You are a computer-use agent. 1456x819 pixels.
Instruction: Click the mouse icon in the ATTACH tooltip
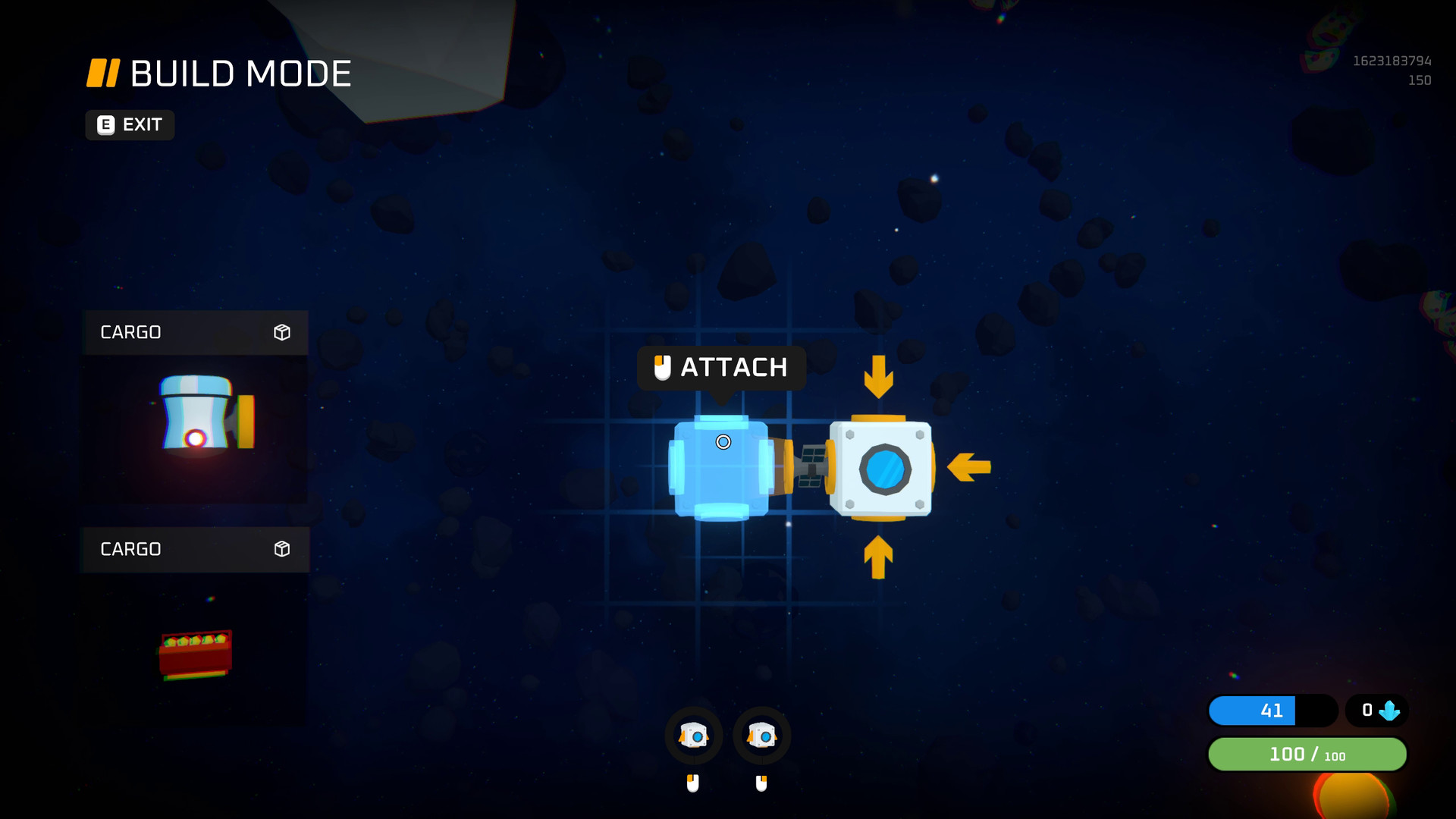tap(663, 368)
